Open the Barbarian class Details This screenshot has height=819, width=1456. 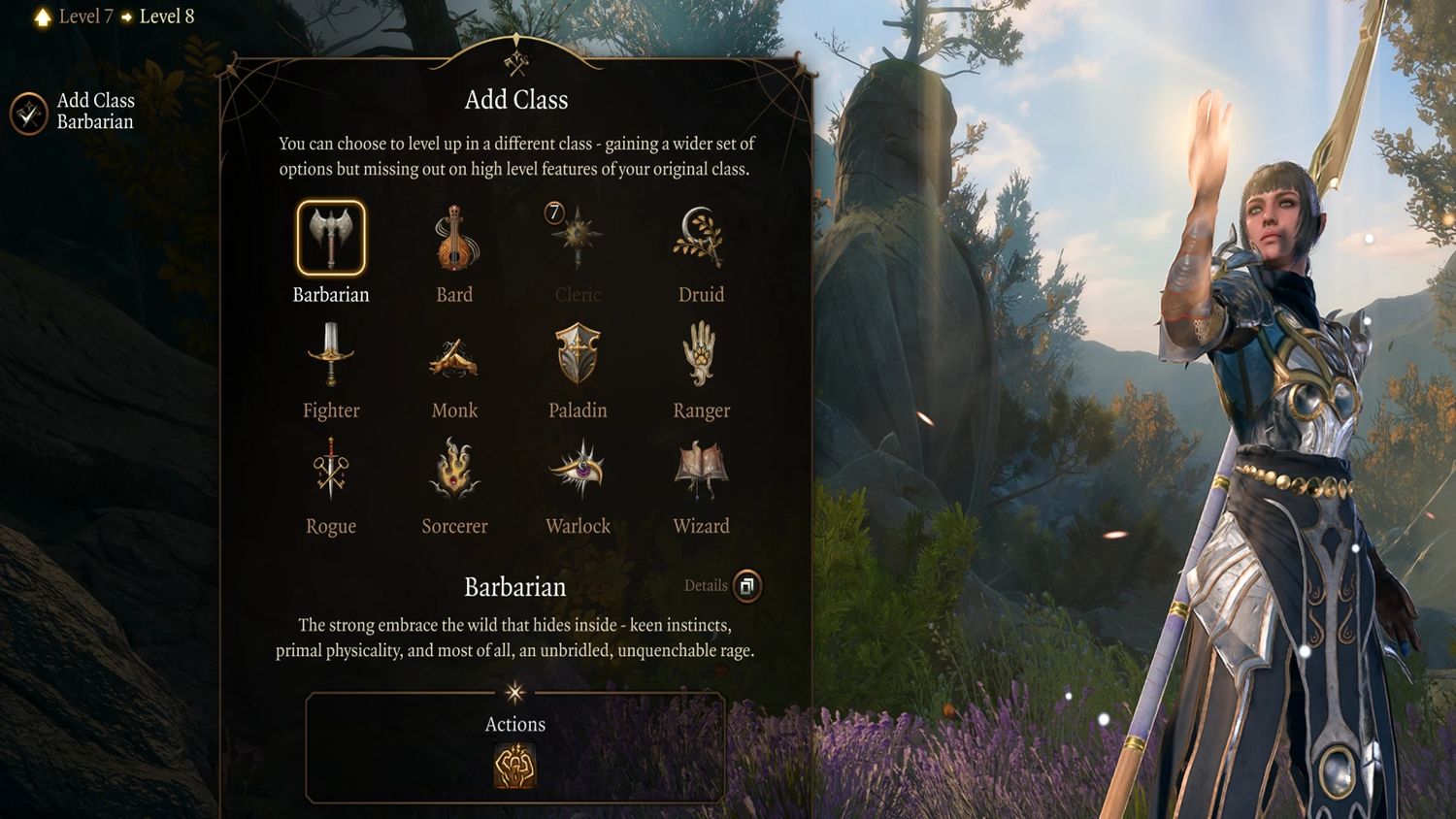pos(746,586)
